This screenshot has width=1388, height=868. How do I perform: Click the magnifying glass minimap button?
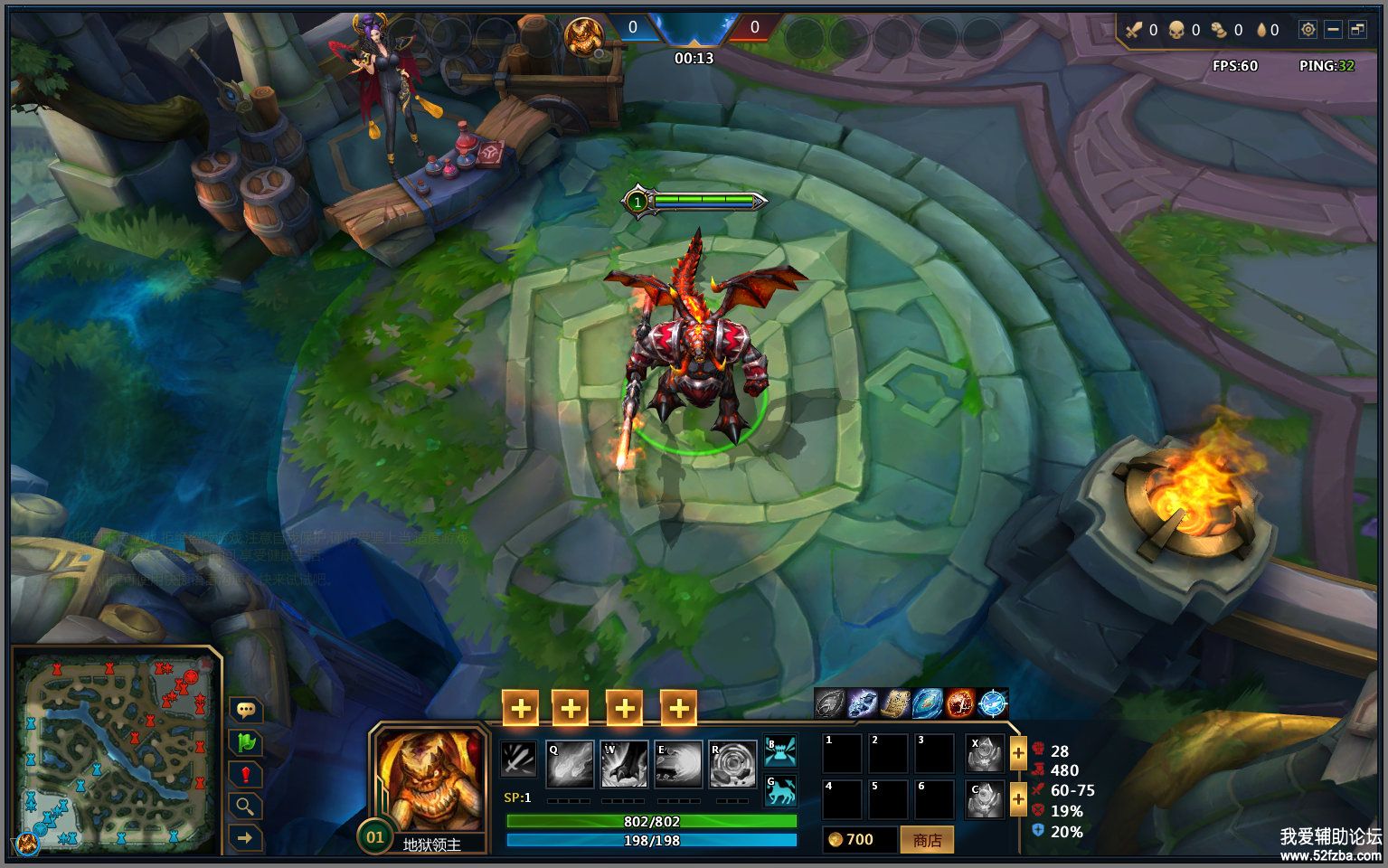[245, 807]
